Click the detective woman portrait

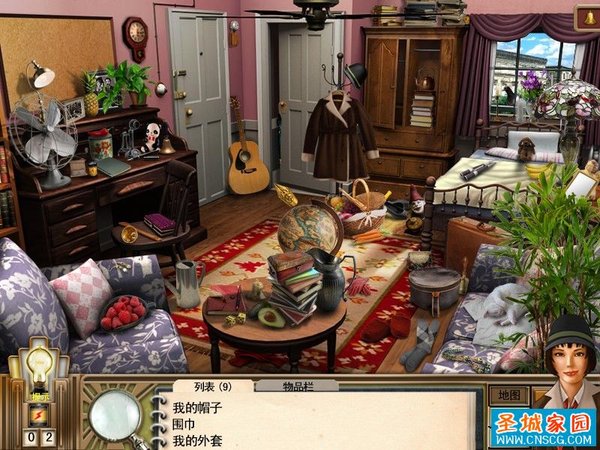point(566,362)
